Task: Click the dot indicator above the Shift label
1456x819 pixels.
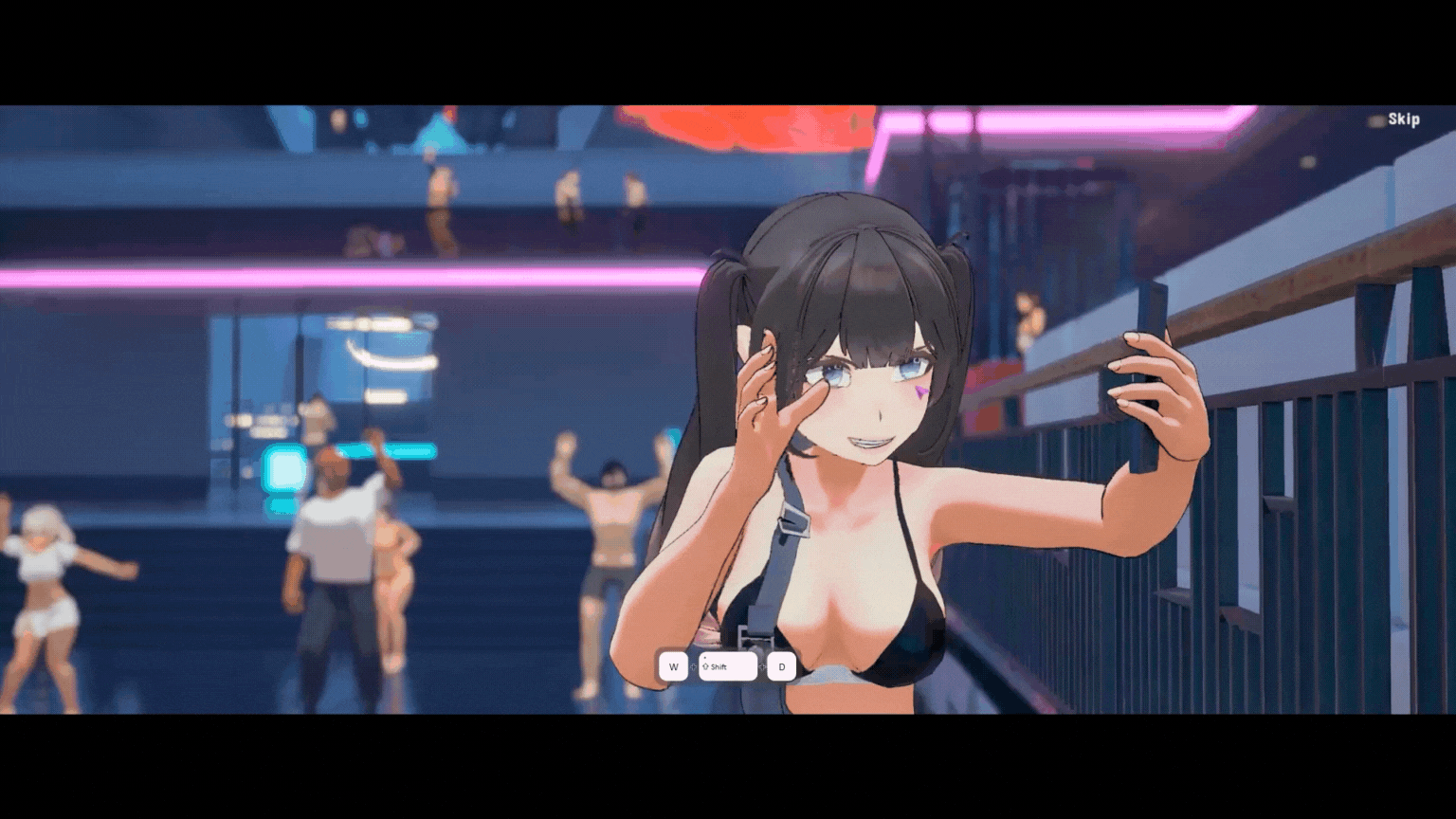Action: [705, 658]
